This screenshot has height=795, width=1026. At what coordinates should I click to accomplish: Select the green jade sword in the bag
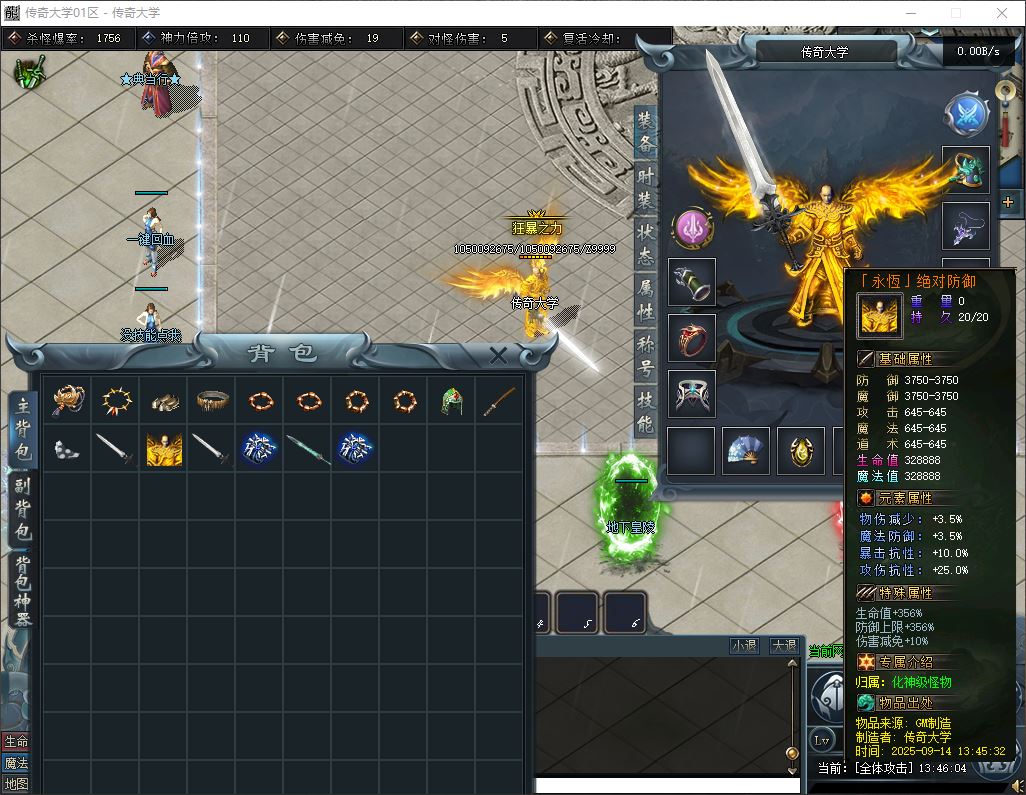pos(307,449)
